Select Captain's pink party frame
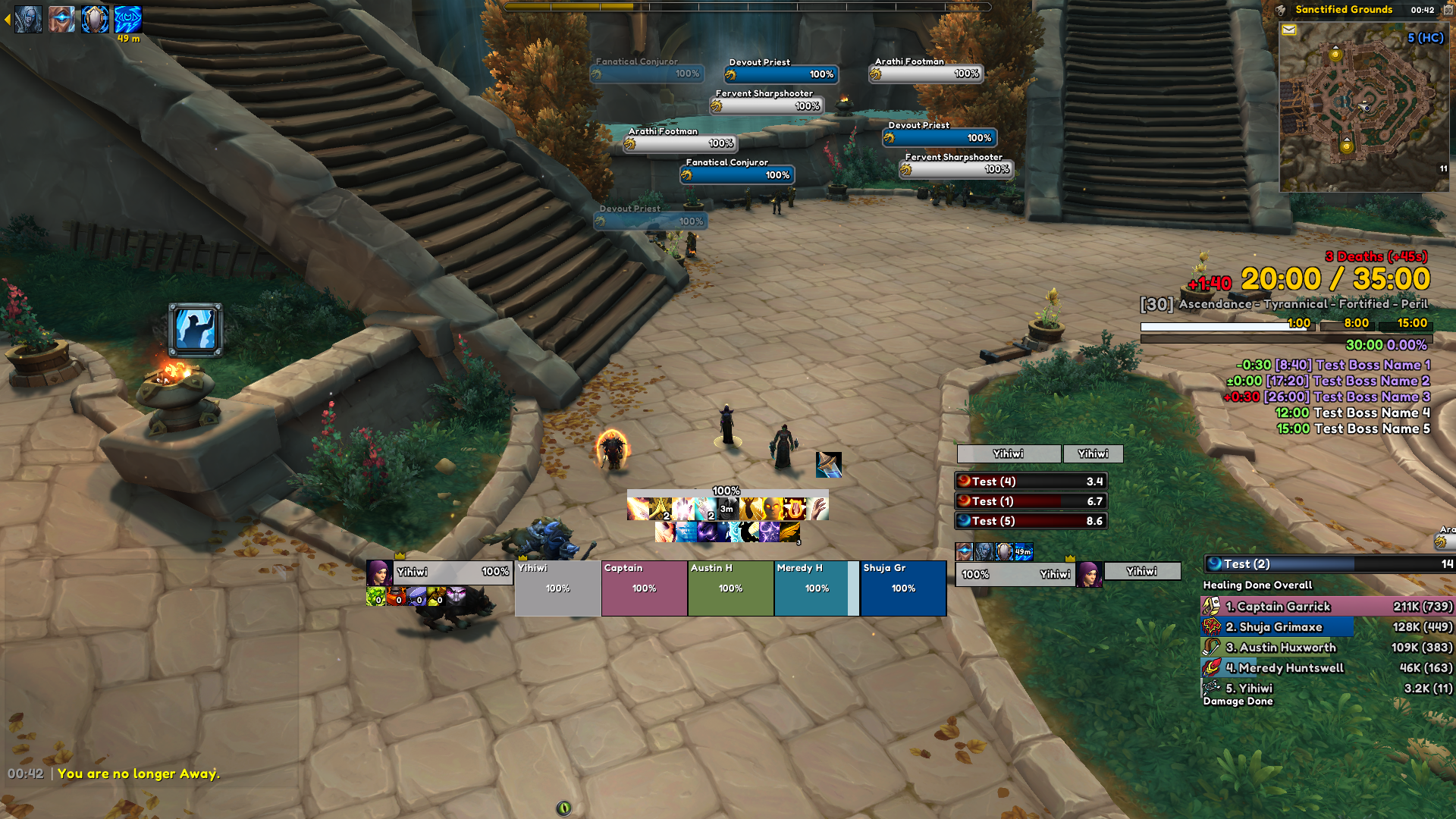This screenshot has width=1456, height=819. pyautogui.click(x=644, y=588)
